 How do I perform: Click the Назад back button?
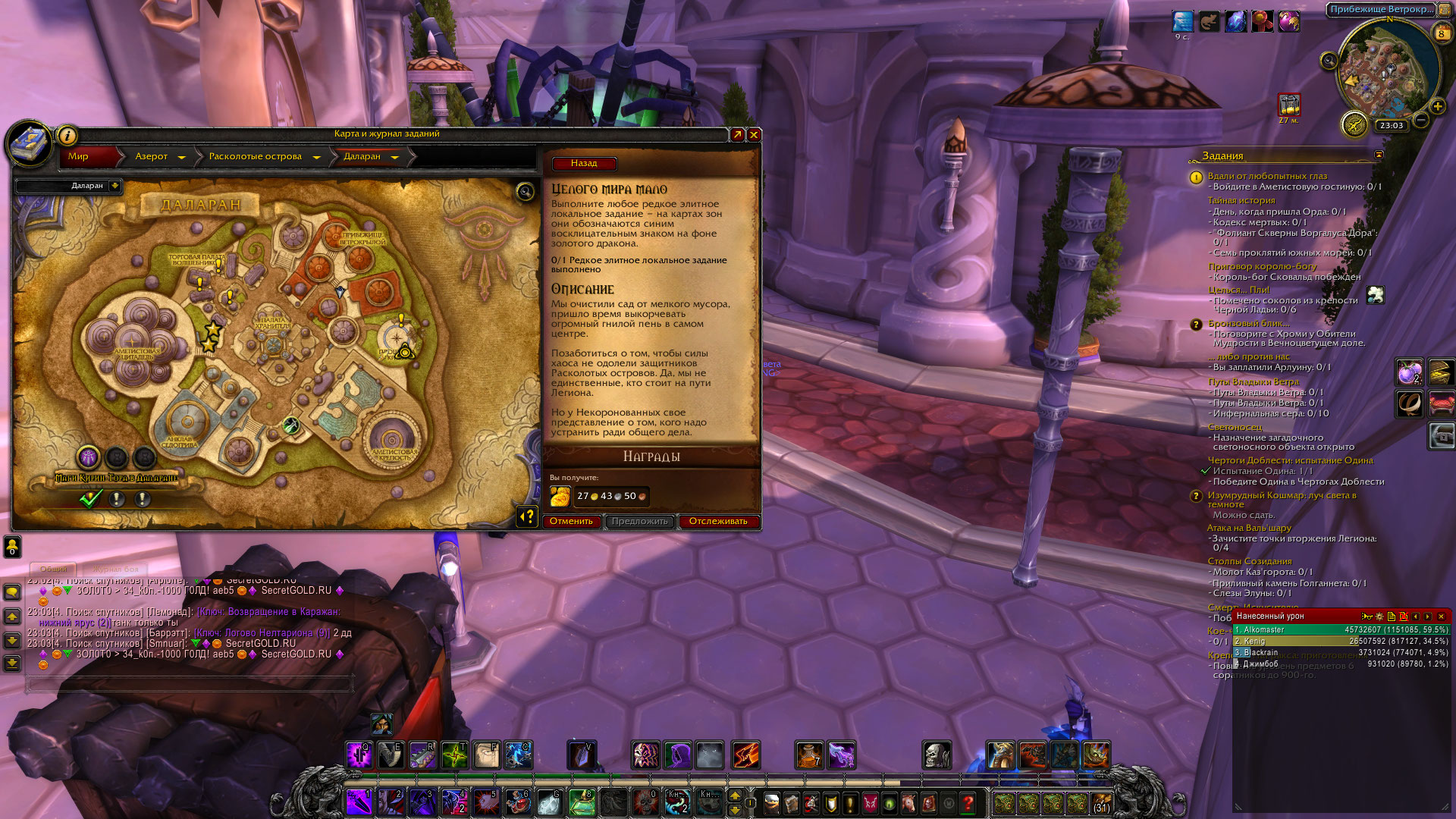point(583,163)
